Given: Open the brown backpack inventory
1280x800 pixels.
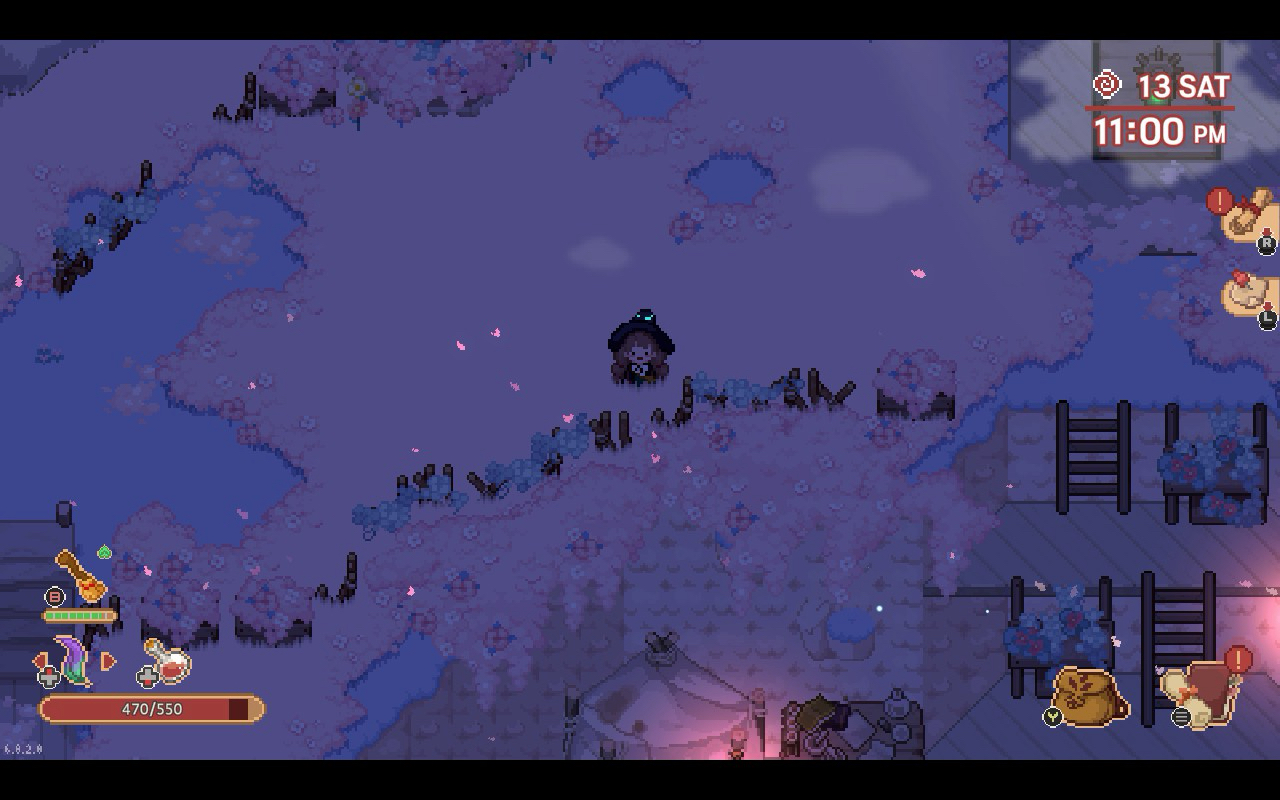Looking at the screenshot, I should tap(1090, 694).
